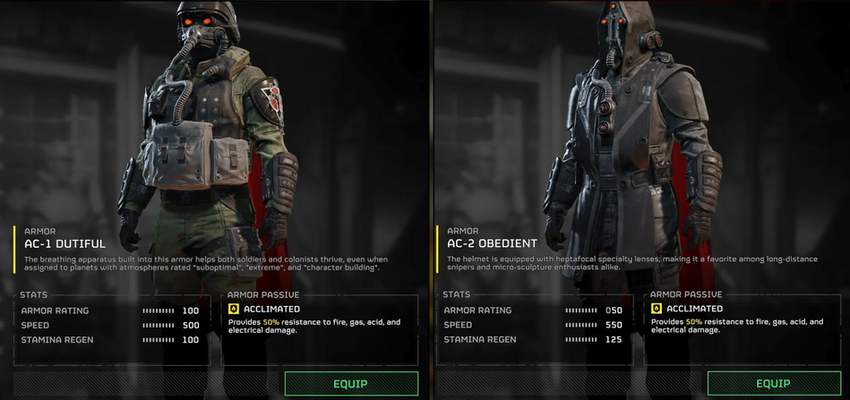
Task: Equip the AC-2 Obedient armor
Action: 773,383
